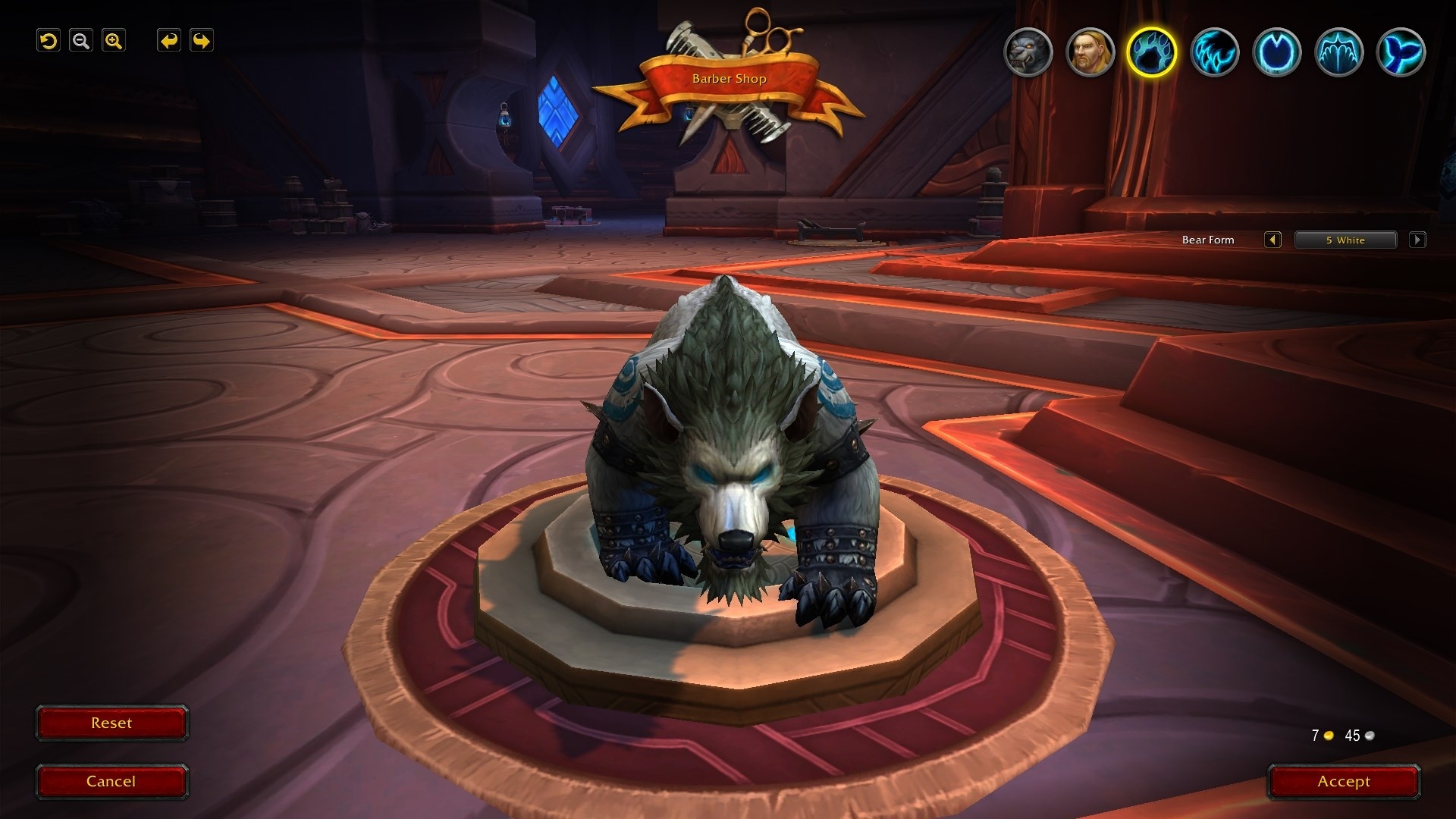Open the cat claw form category

pyautogui.click(x=1214, y=52)
